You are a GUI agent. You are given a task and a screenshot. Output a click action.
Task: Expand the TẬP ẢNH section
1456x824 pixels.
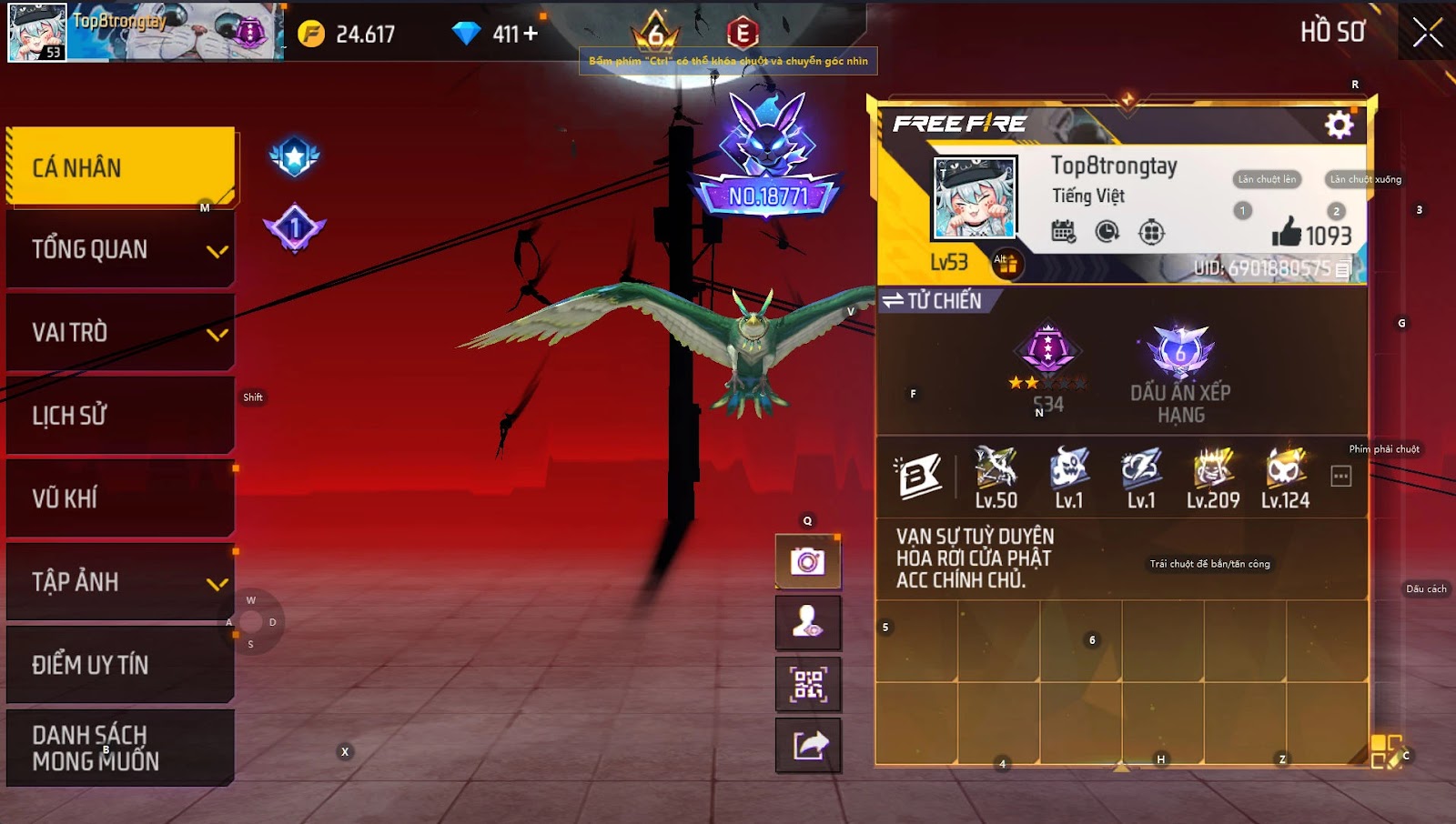(120, 582)
